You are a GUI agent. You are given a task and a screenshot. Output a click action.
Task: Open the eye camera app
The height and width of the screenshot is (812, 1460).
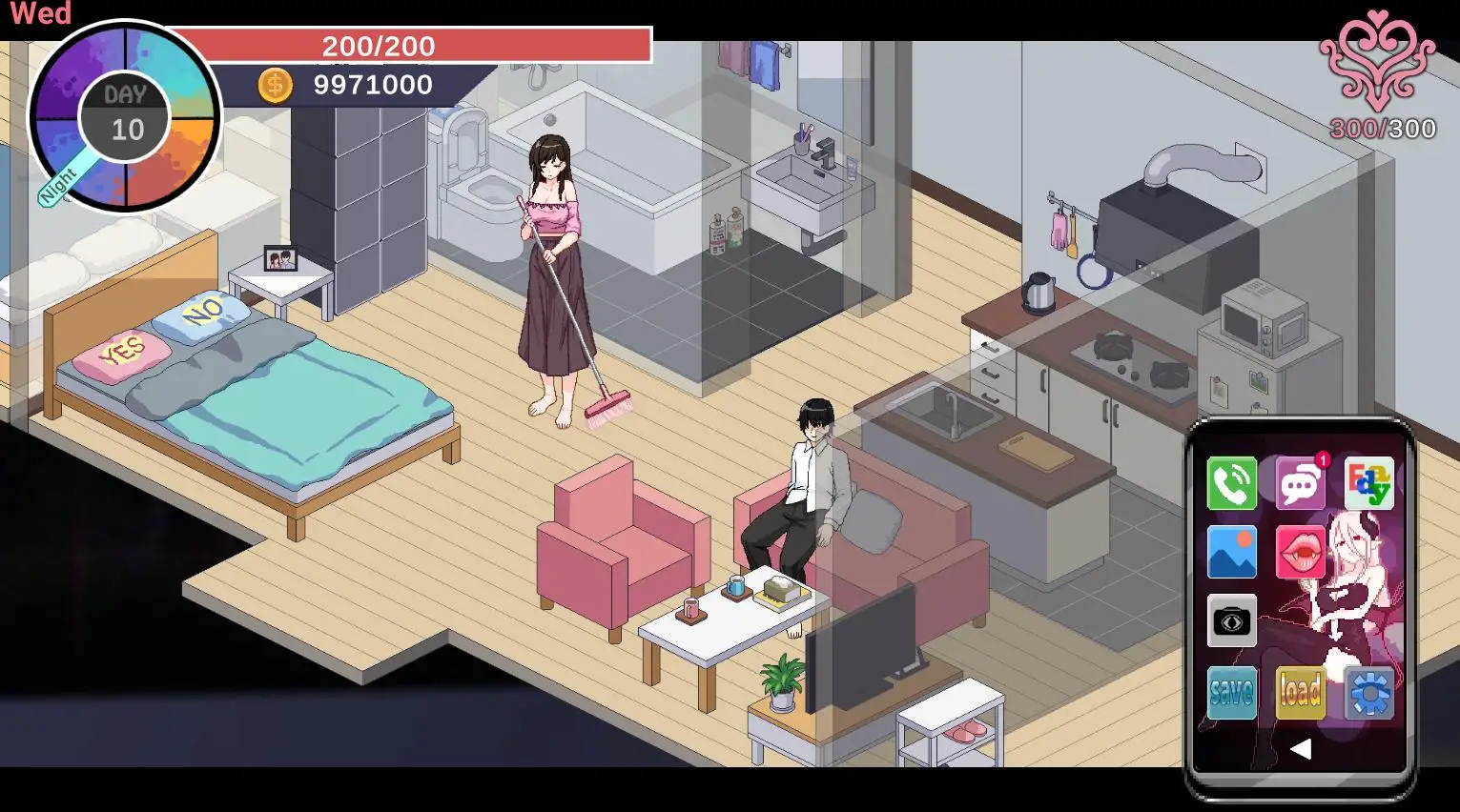(1231, 621)
